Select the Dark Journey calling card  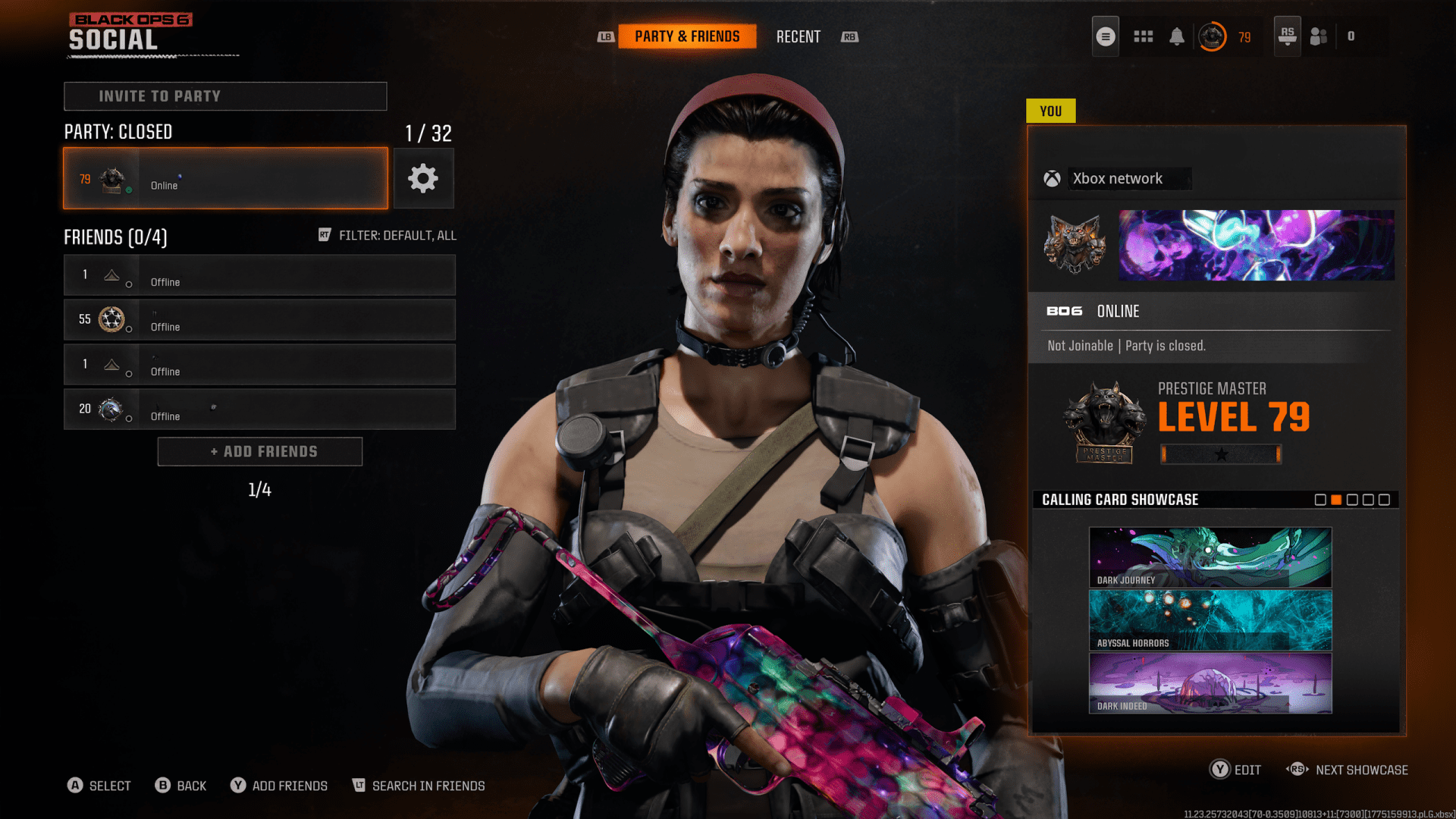(x=1210, y=557)
